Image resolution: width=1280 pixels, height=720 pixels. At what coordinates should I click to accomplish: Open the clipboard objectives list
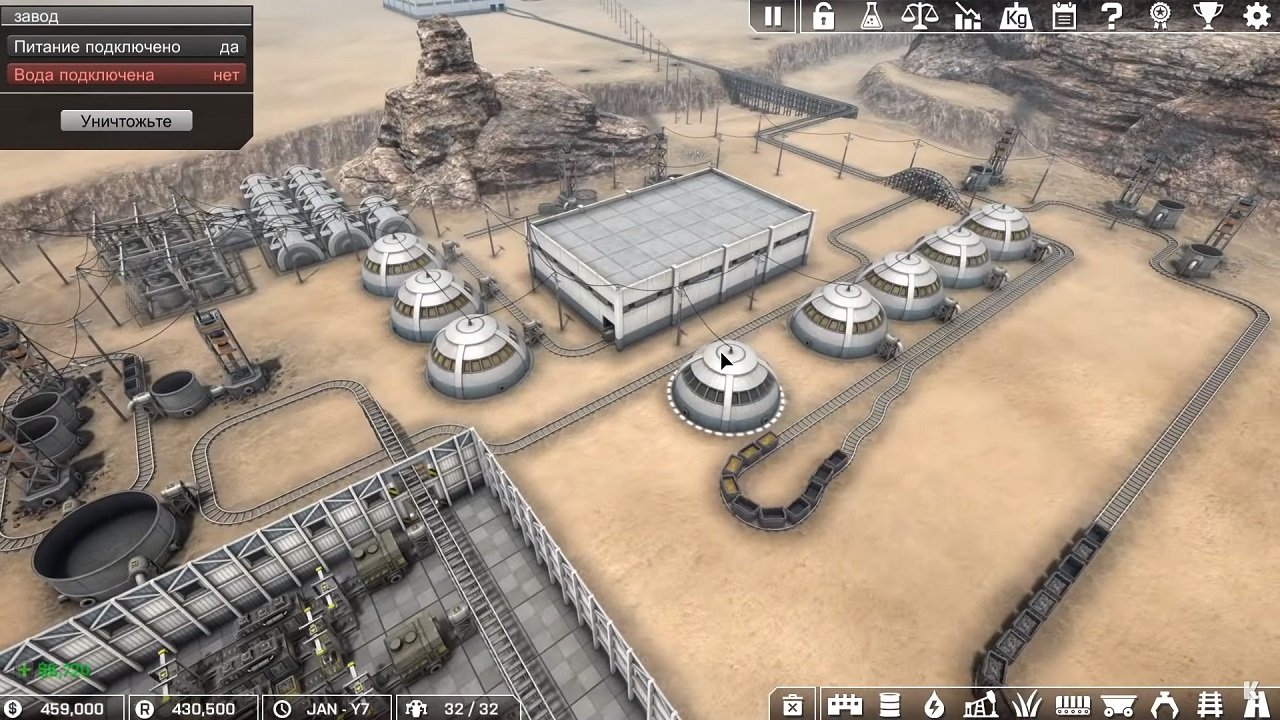(x=1063, y=16)
